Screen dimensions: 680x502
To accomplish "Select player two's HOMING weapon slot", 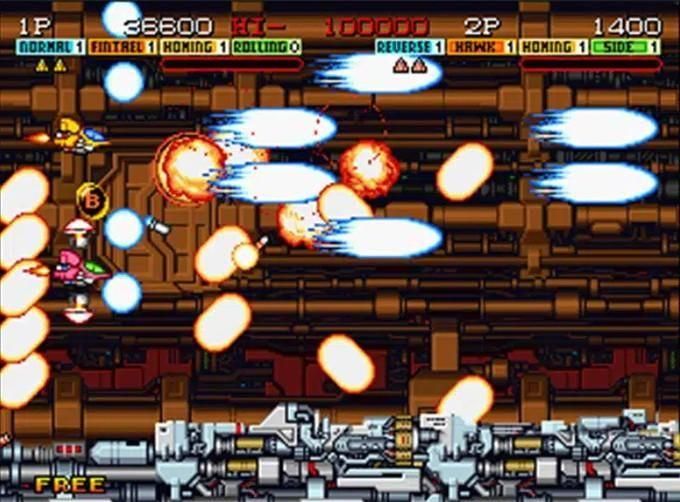I will click(x=553, y=47).
